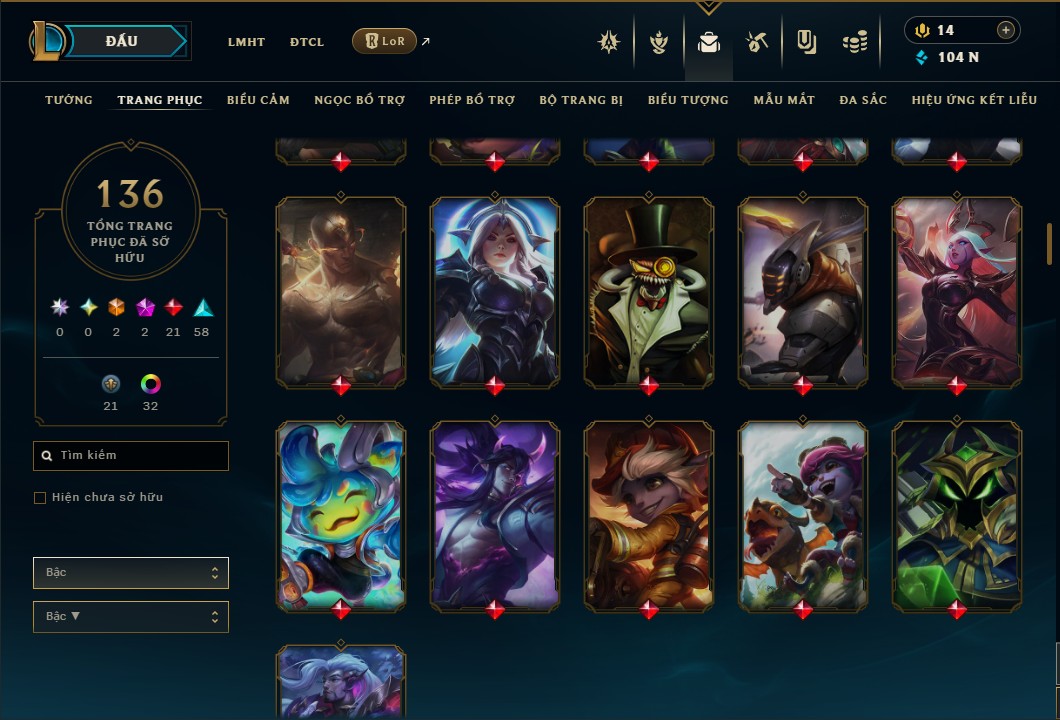Switch to the BIỂU CẢM tab
The width and height of the screenshot is (1060, 720).
point(258,100)
